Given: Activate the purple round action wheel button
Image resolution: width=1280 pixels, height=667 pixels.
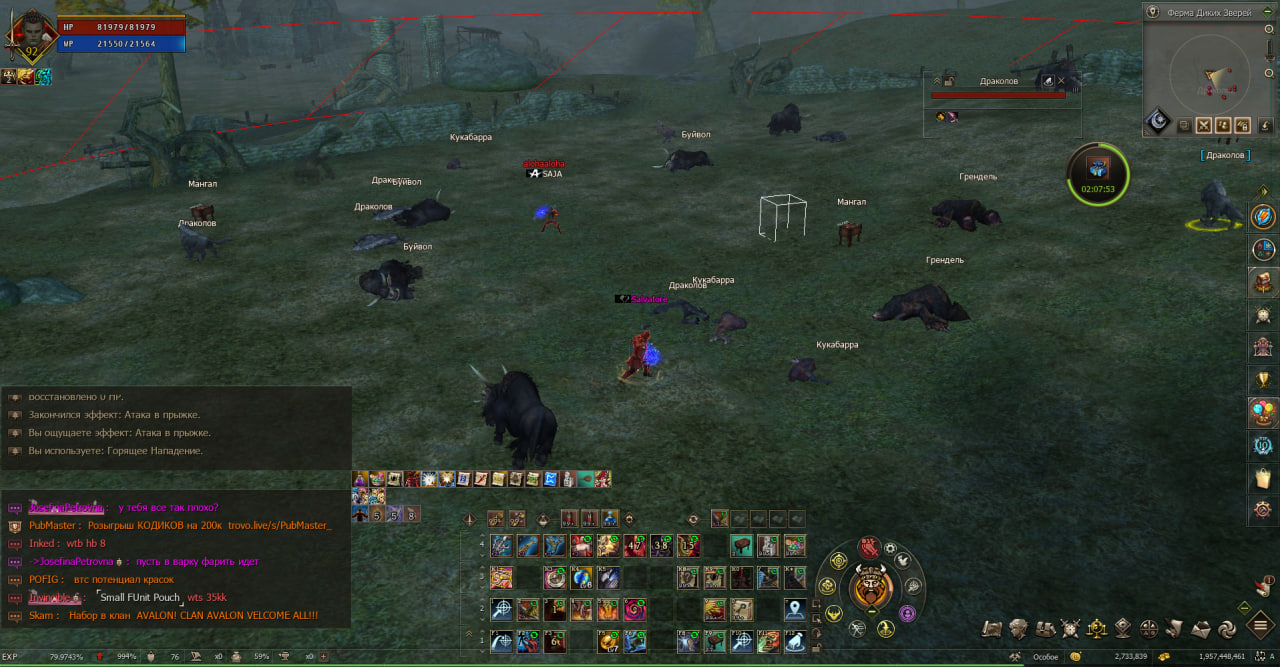Looking at the screenshot, I should click(x=908, y=613).
